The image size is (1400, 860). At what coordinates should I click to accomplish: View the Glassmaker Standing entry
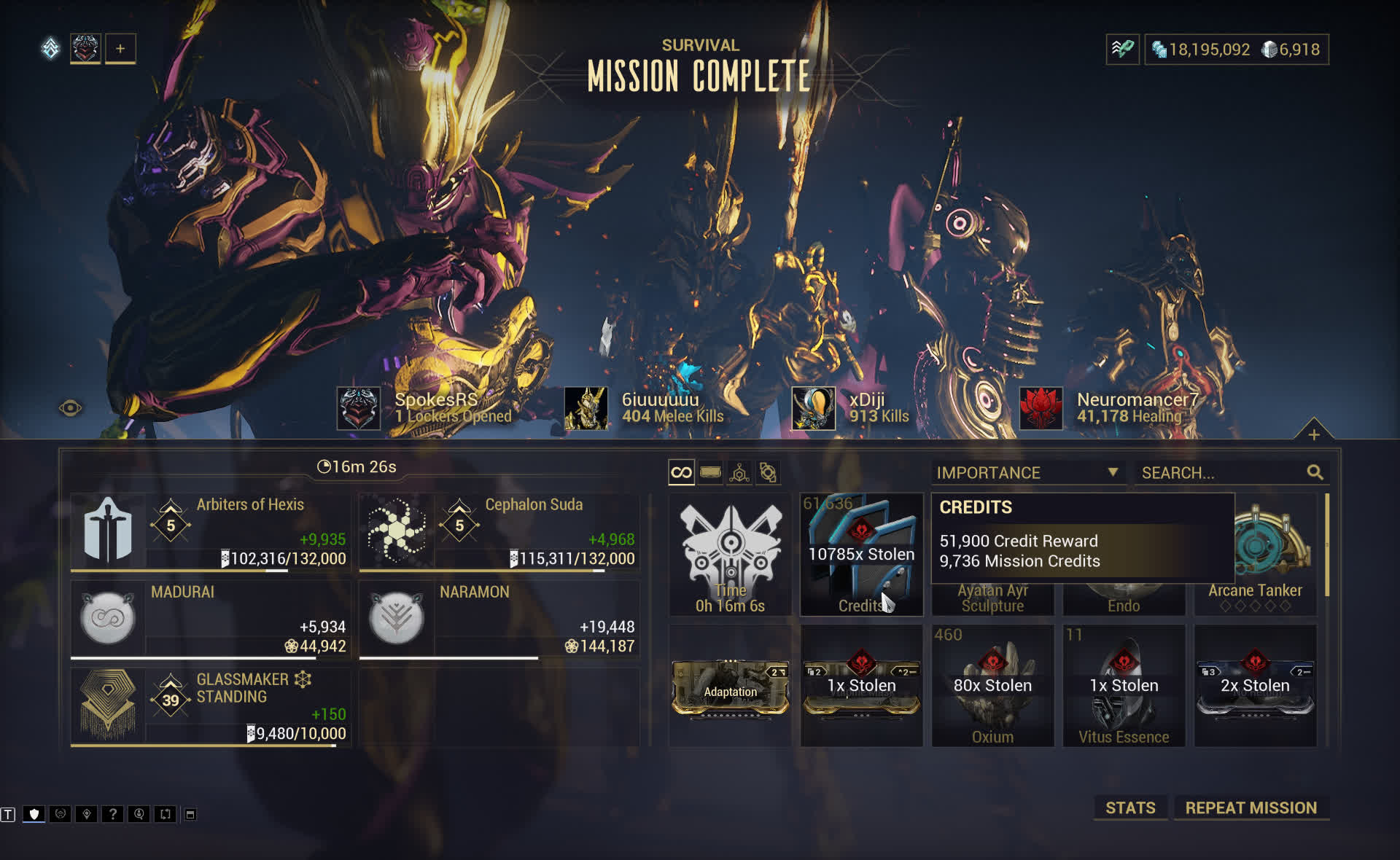tap(210, 707)
